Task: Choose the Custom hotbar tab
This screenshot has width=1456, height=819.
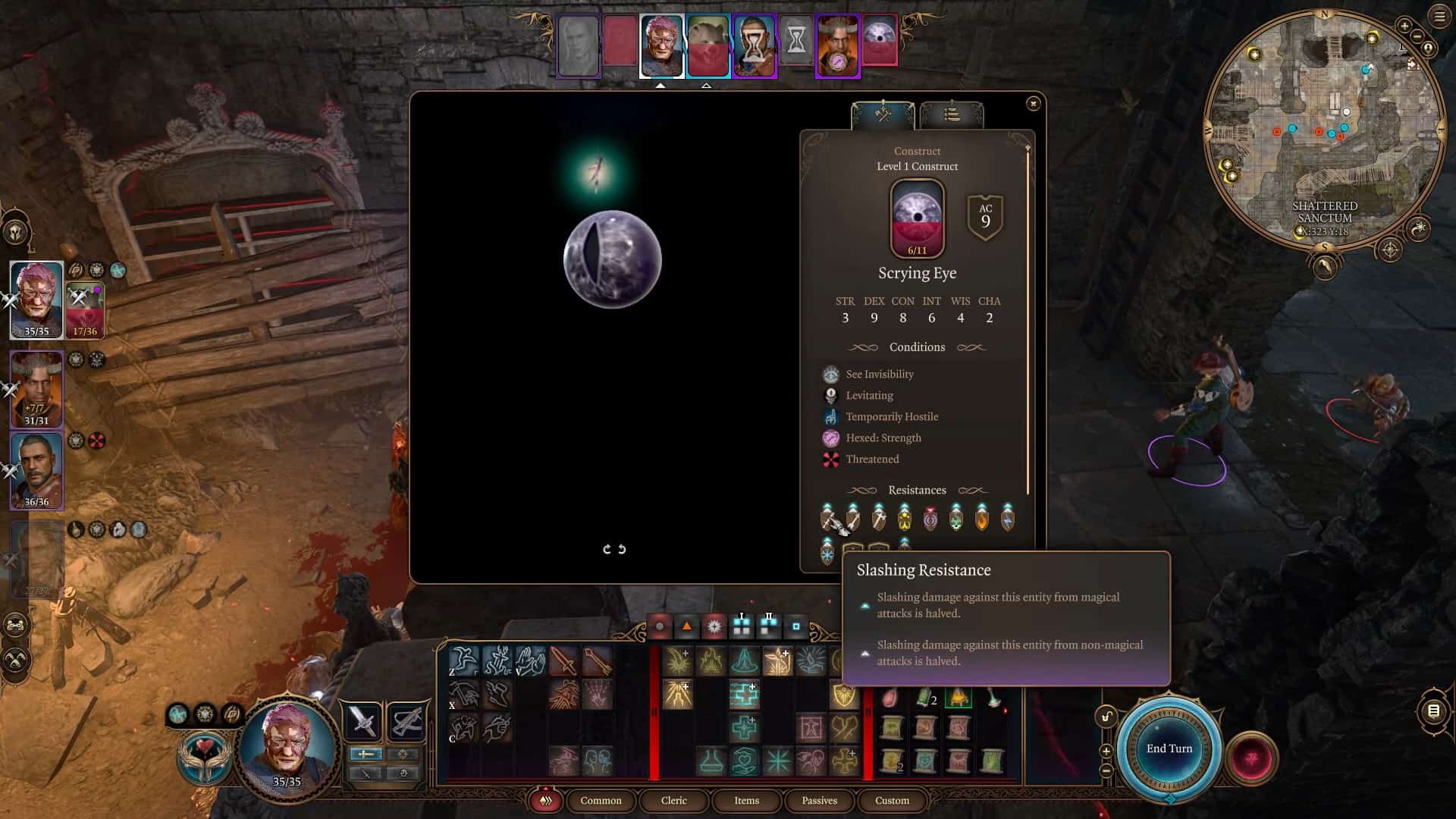Action: pyautogui.click(x=892, y=800)
